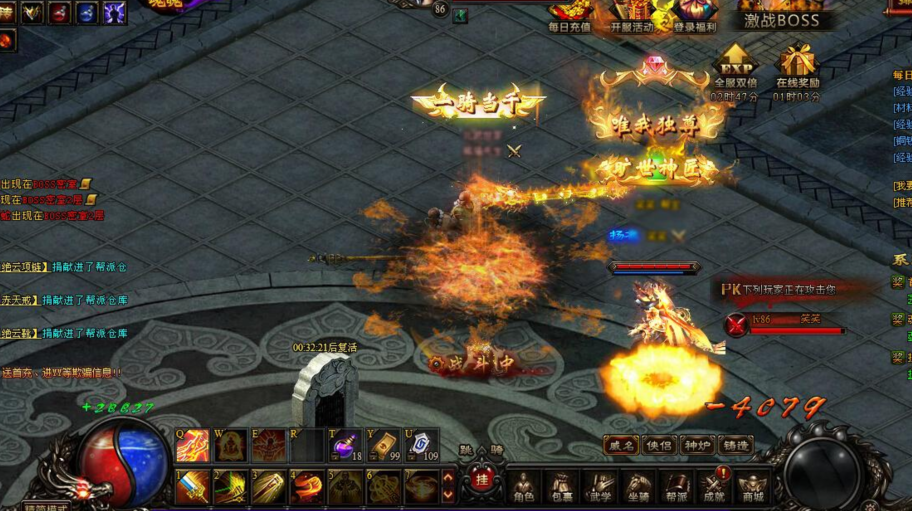Open the 激战BOSS event
The height and width of the screenshot is (511, 912).
[781, 20]
